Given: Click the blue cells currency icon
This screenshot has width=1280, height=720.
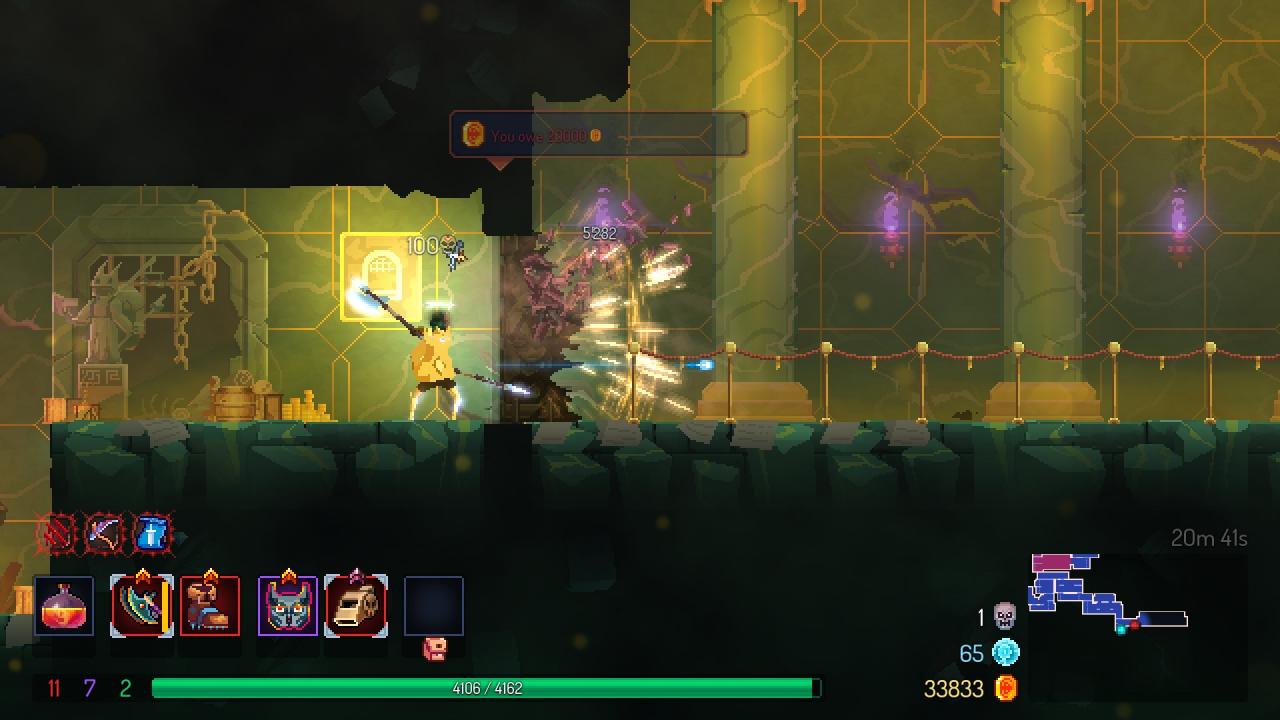Looking at the screenshot, I should tap(1005, 653).
